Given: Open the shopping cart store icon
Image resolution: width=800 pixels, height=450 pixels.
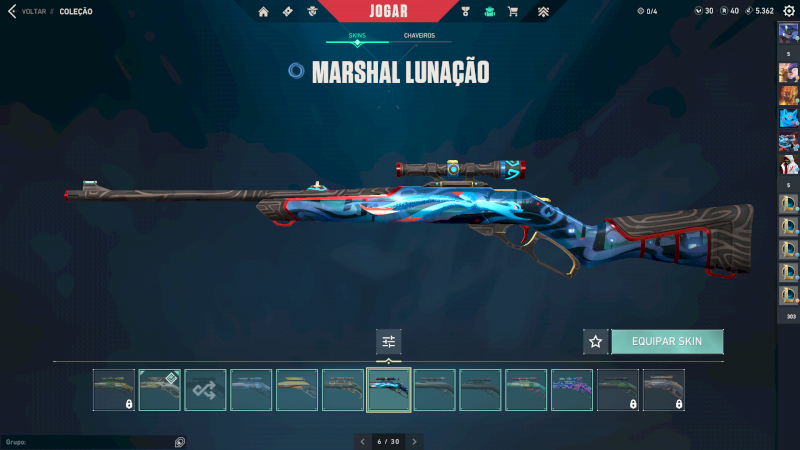Looking at the screenshot, I should click(513, 12).
